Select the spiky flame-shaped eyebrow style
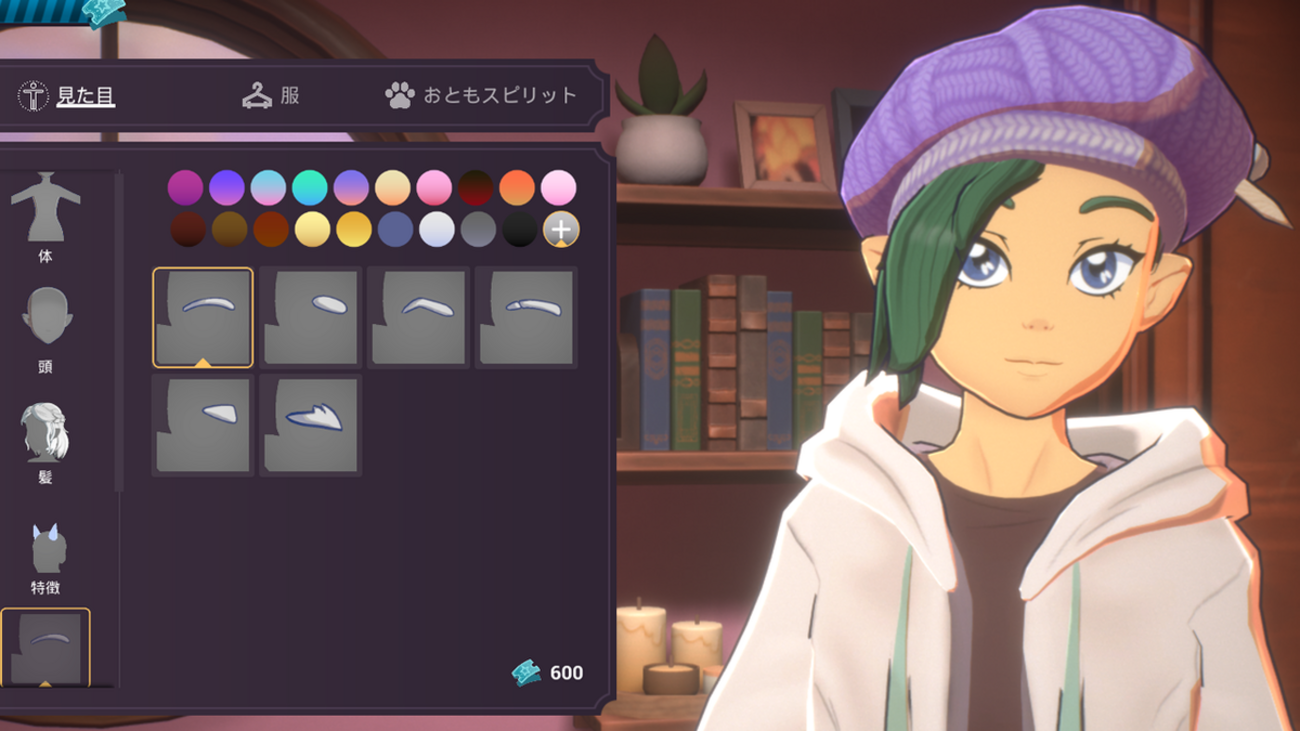Image resolution: width=1300 pixels, height=731 pixels. [x=310, y=425]
